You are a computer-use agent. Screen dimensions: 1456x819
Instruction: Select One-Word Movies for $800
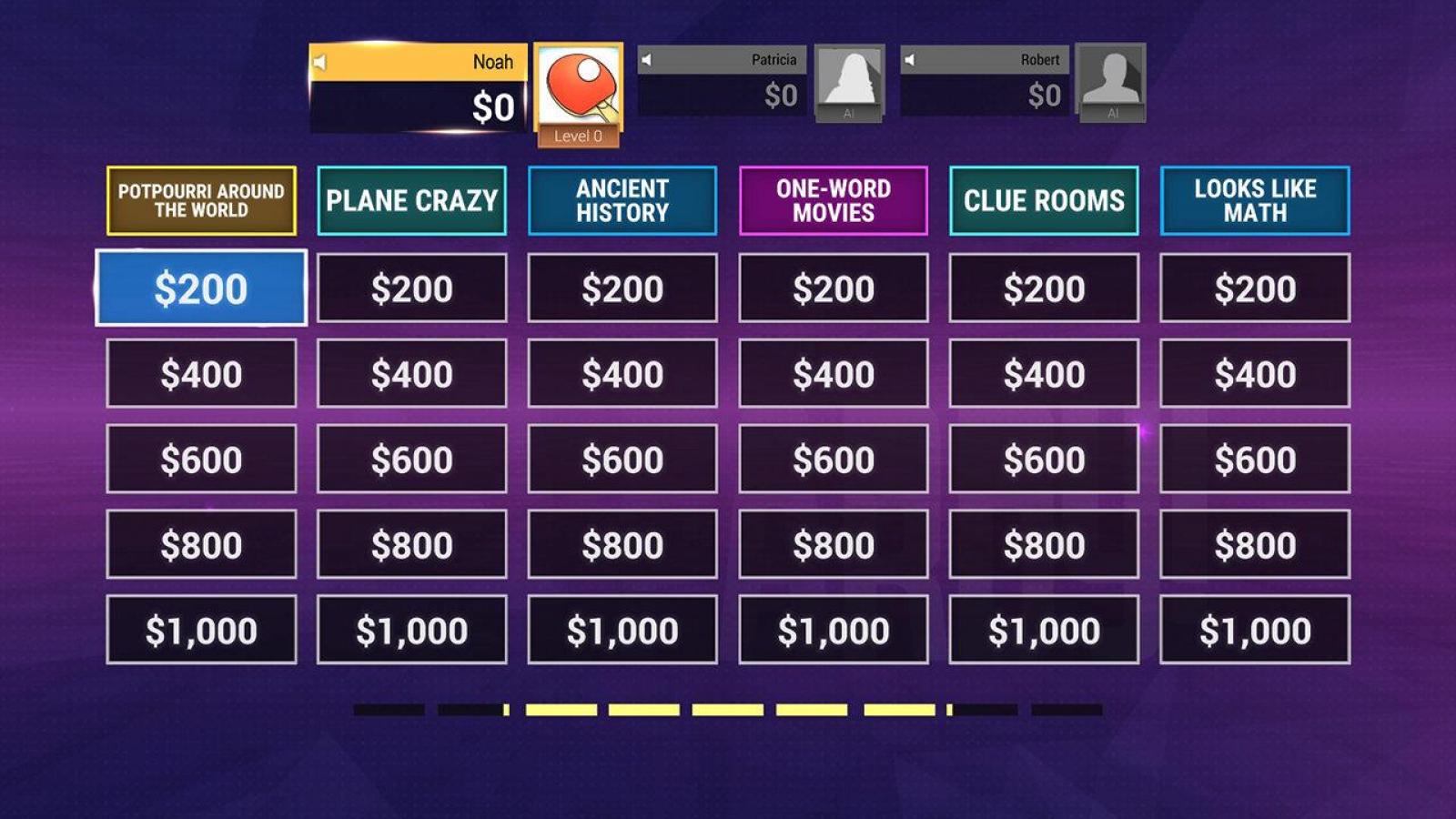(x=833, y=545)
